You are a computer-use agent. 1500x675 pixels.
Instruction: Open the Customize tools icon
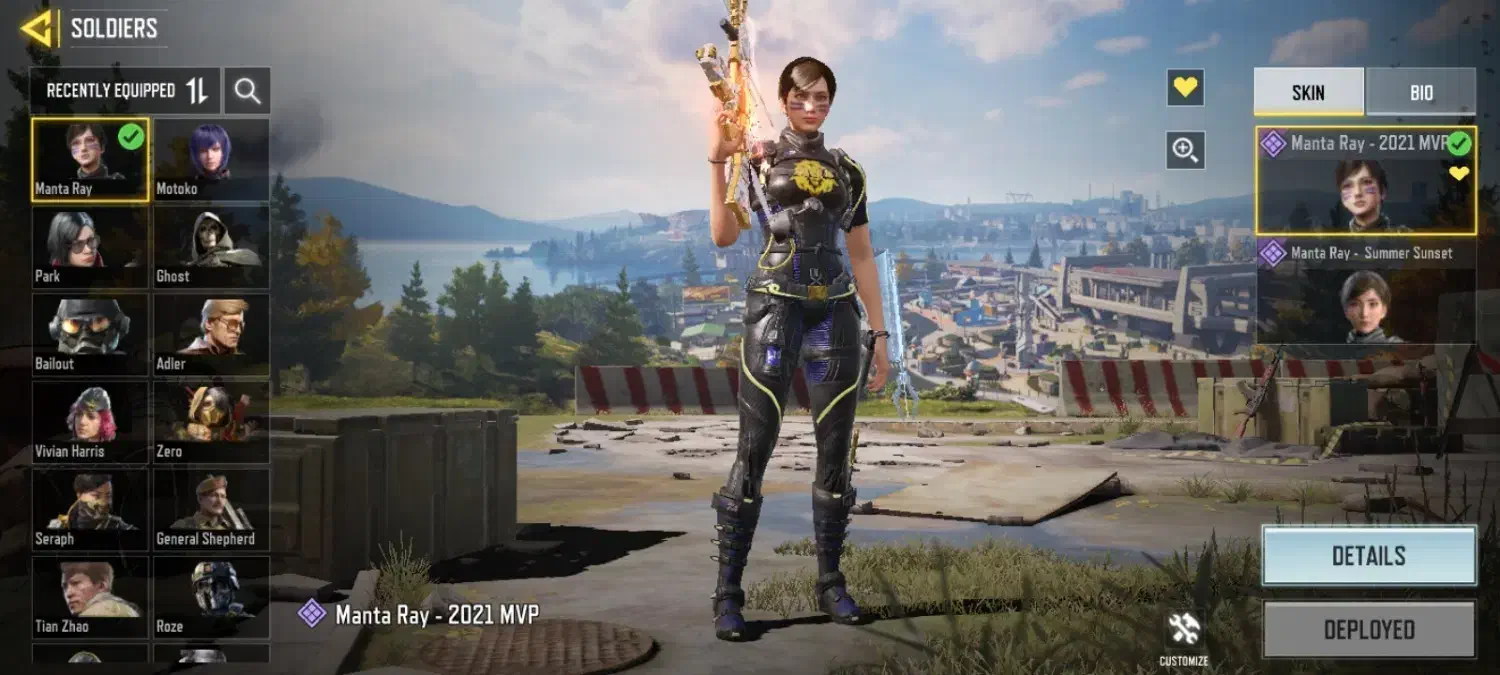1184,635
